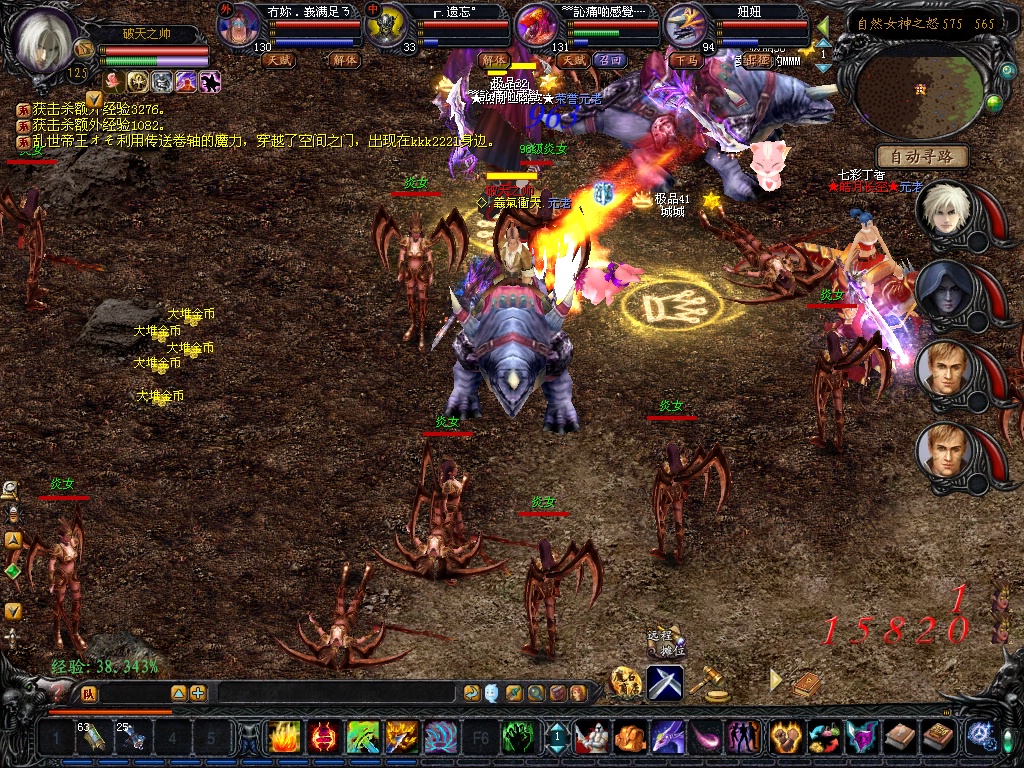
Task: Select the crossed swords attack icon
Action: point(665,682)
